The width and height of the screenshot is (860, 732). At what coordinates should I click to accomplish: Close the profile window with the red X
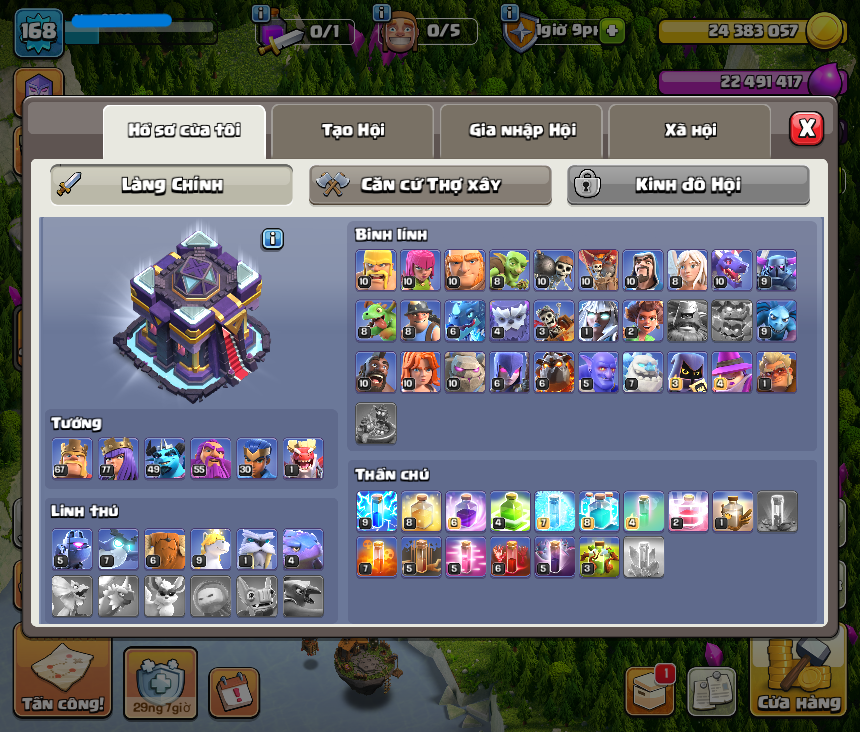(x=806, y=129)
